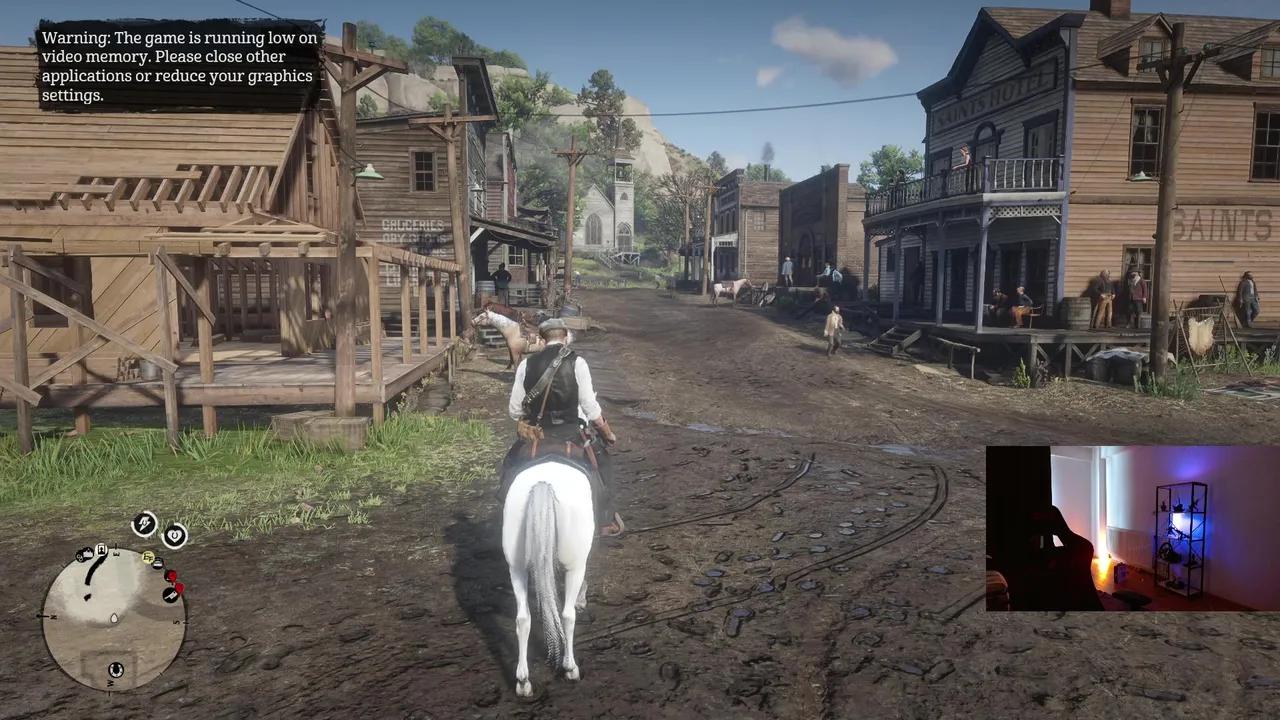The image size is (1280, 720).
Task: Select the horse stamina core icon
Action: [145, 523]
